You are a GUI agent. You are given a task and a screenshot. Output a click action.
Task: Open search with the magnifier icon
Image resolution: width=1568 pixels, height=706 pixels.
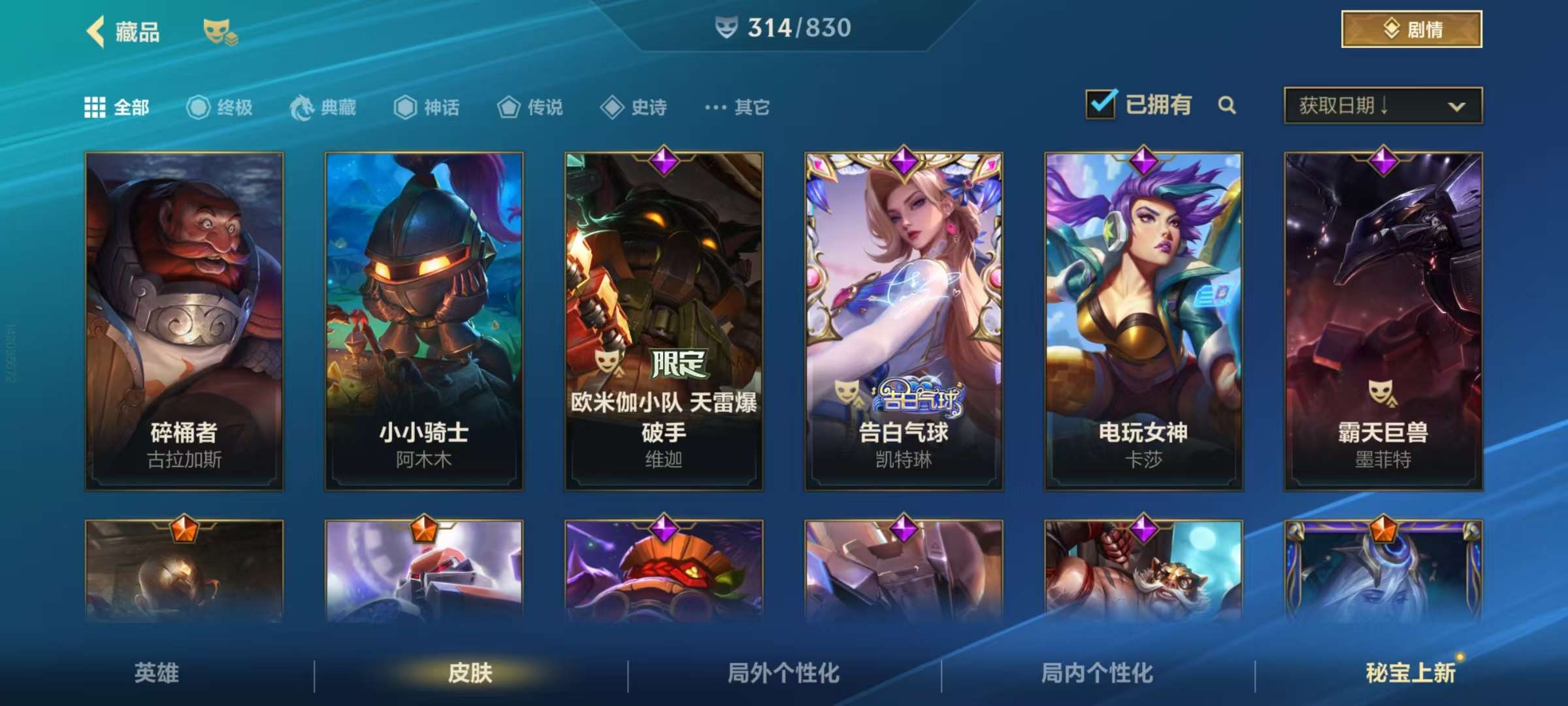pyautogui.click(x=1228, y=105)
